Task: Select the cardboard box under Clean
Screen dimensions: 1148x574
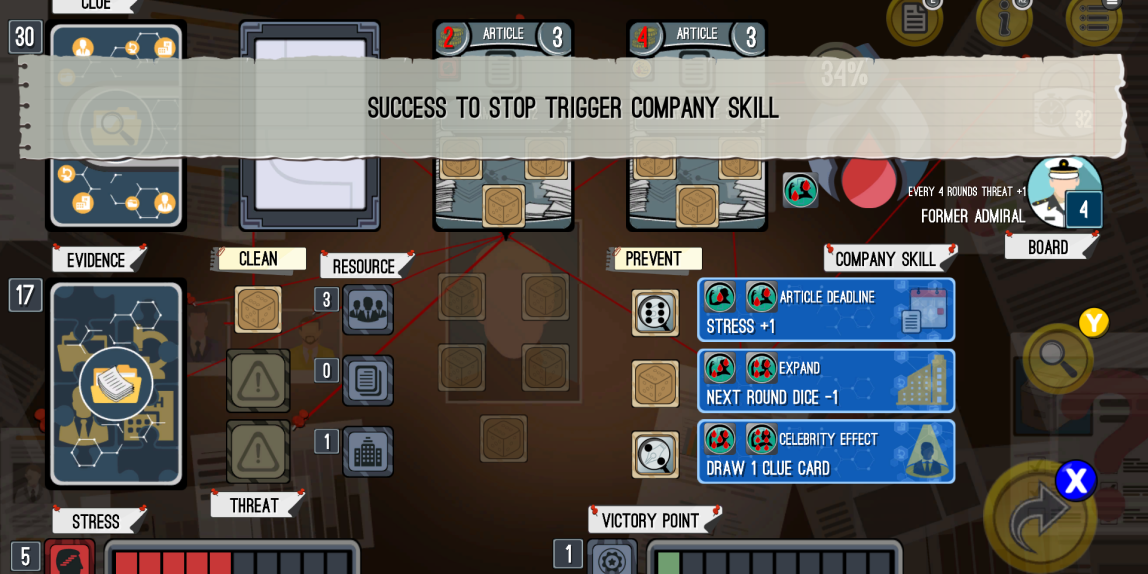Action: click(x=258, y=309)
